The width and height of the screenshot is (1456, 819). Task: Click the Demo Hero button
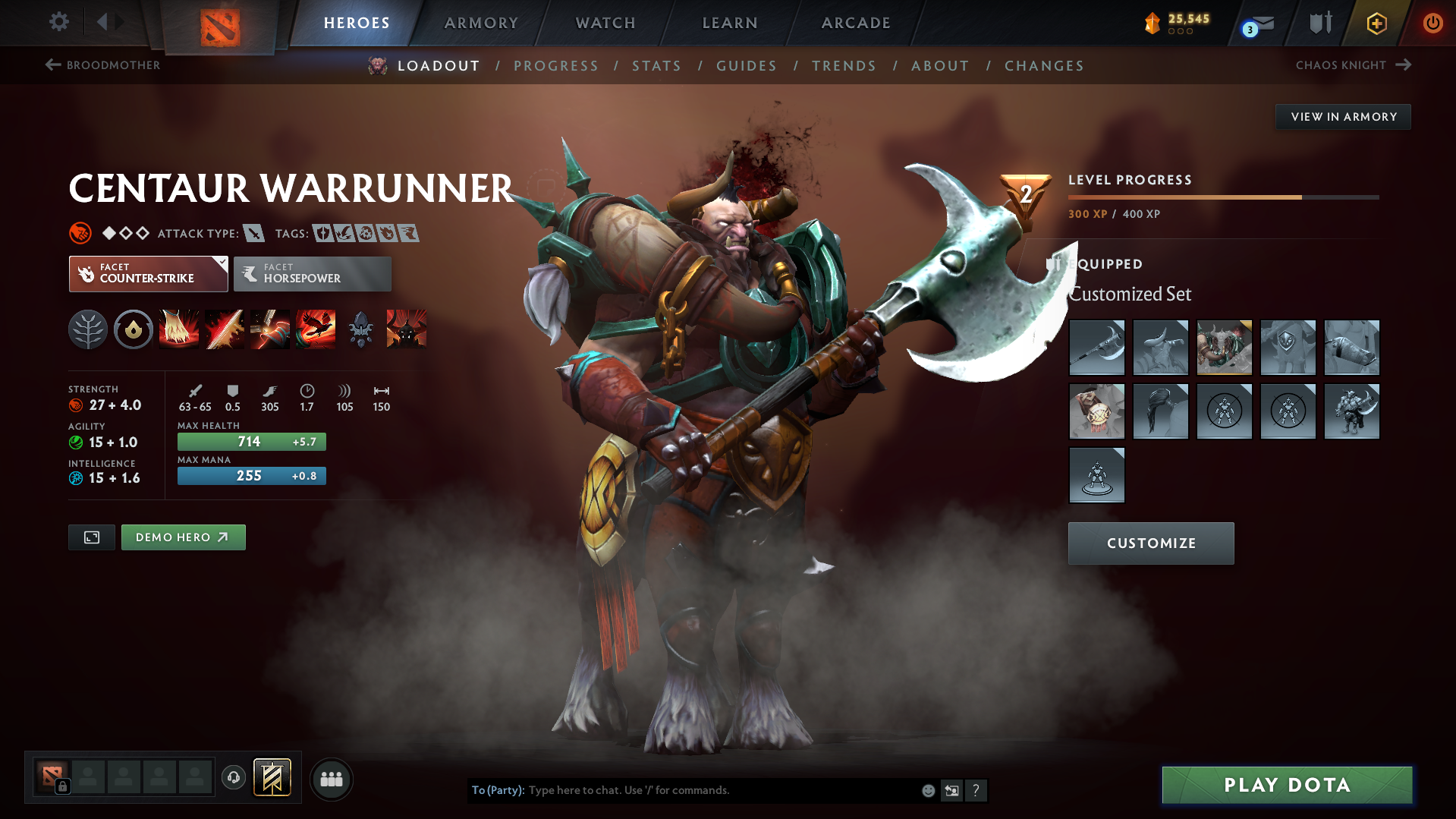point(183,537)
